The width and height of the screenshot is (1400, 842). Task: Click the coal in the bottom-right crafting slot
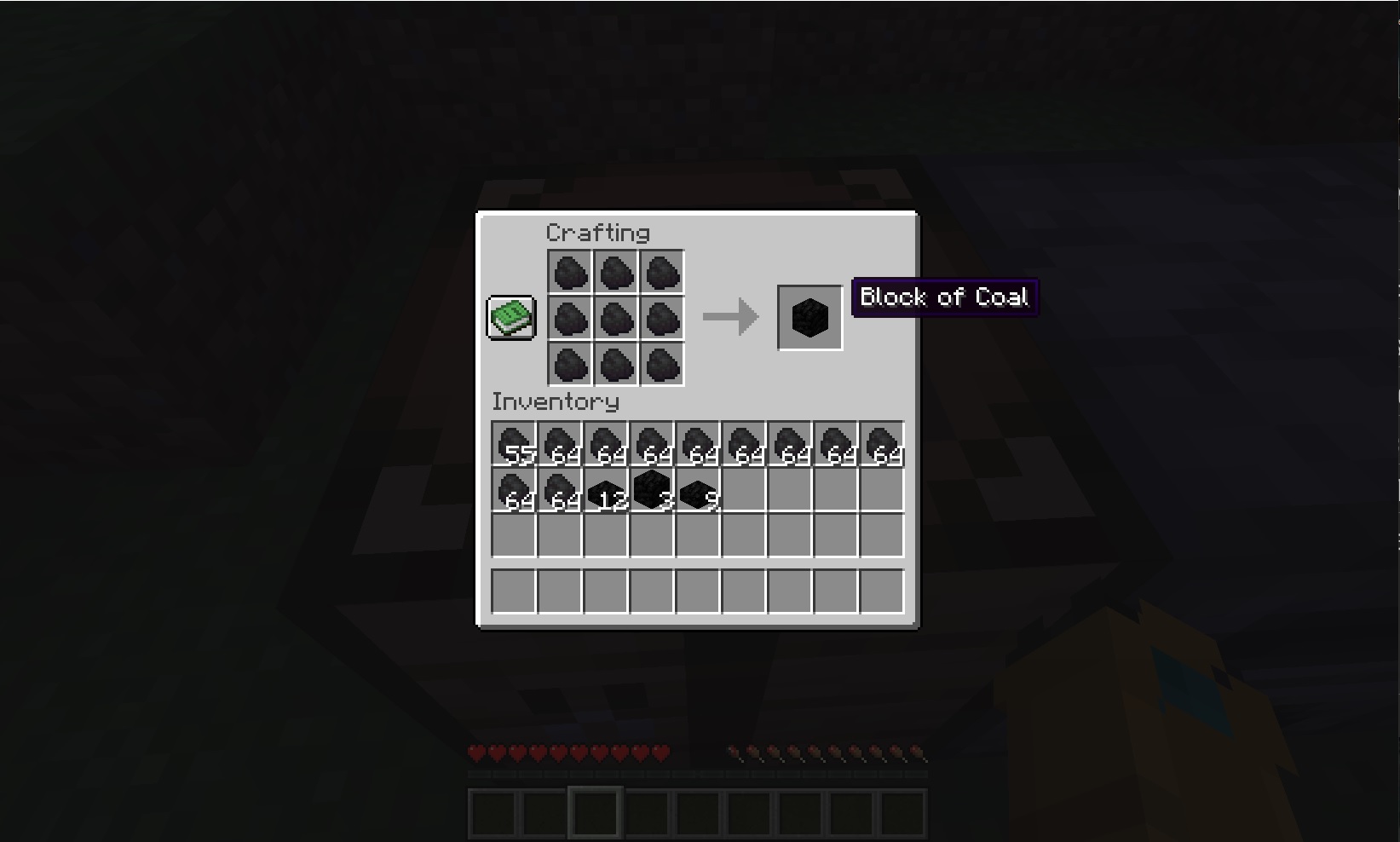(661, 366)
